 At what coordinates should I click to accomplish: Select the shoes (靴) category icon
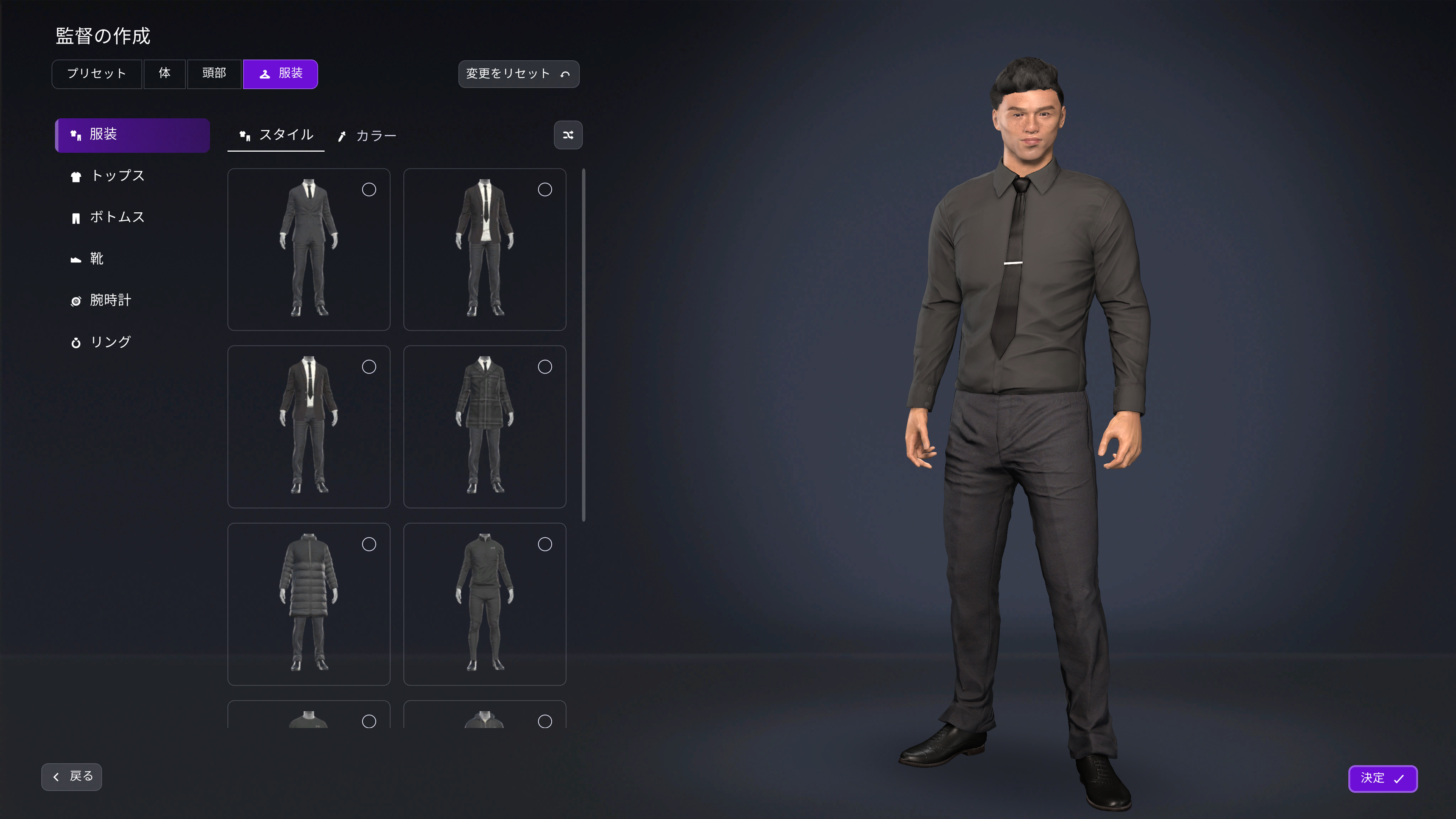[x=76, y=259]
